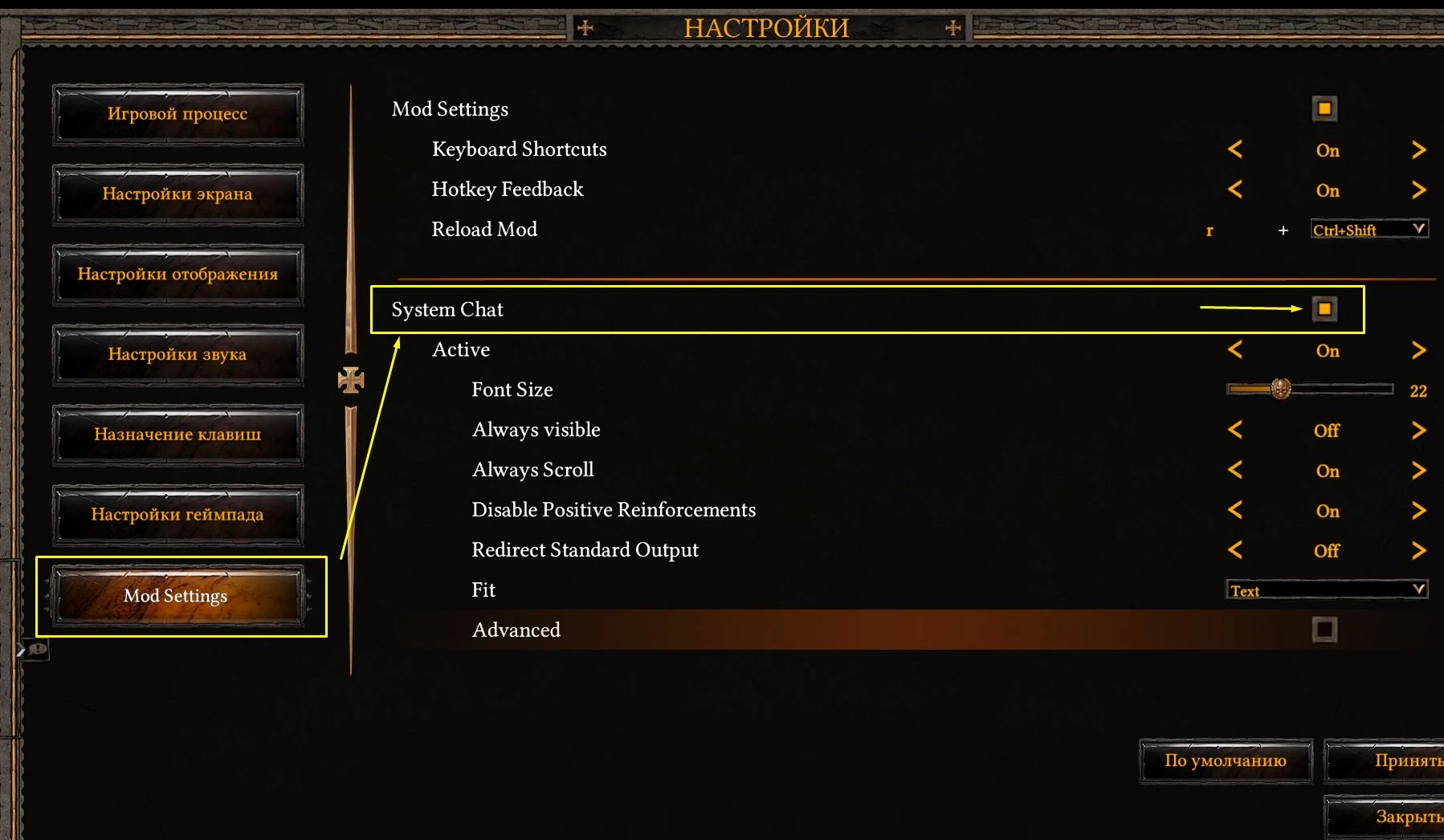Switch to Назначение клавиш tab

177,434
